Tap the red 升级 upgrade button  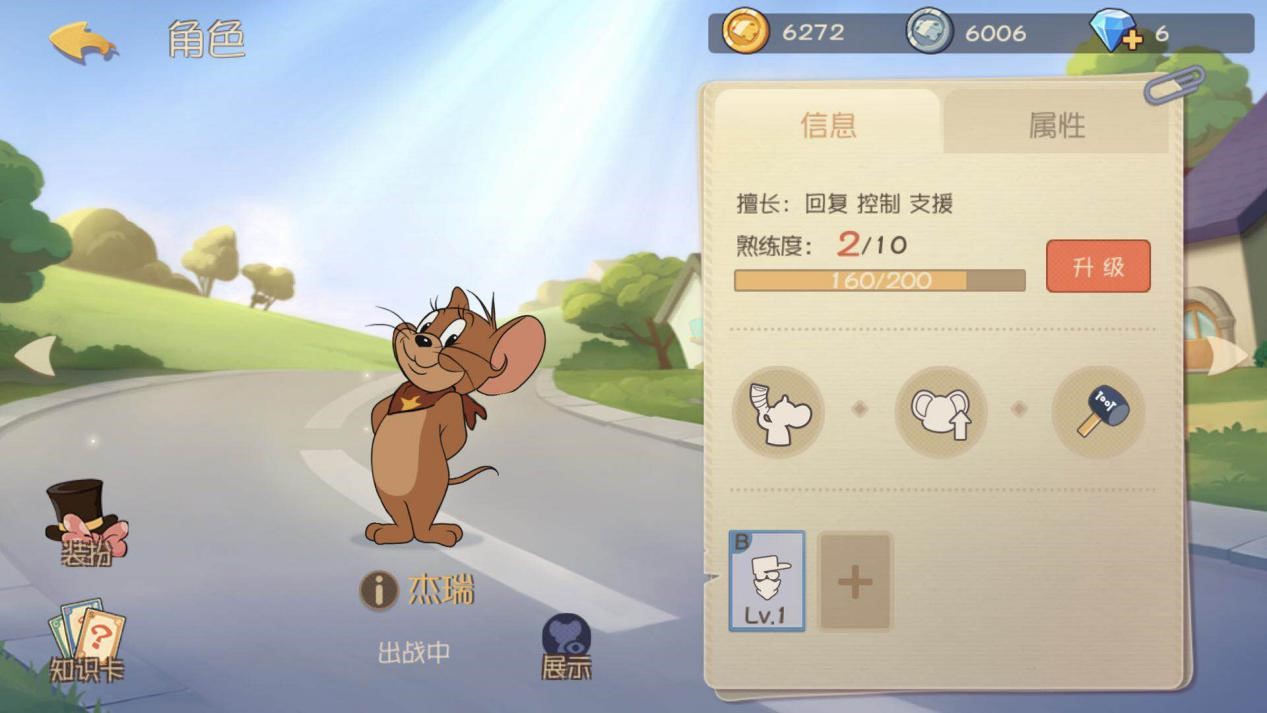[1098, 266]
